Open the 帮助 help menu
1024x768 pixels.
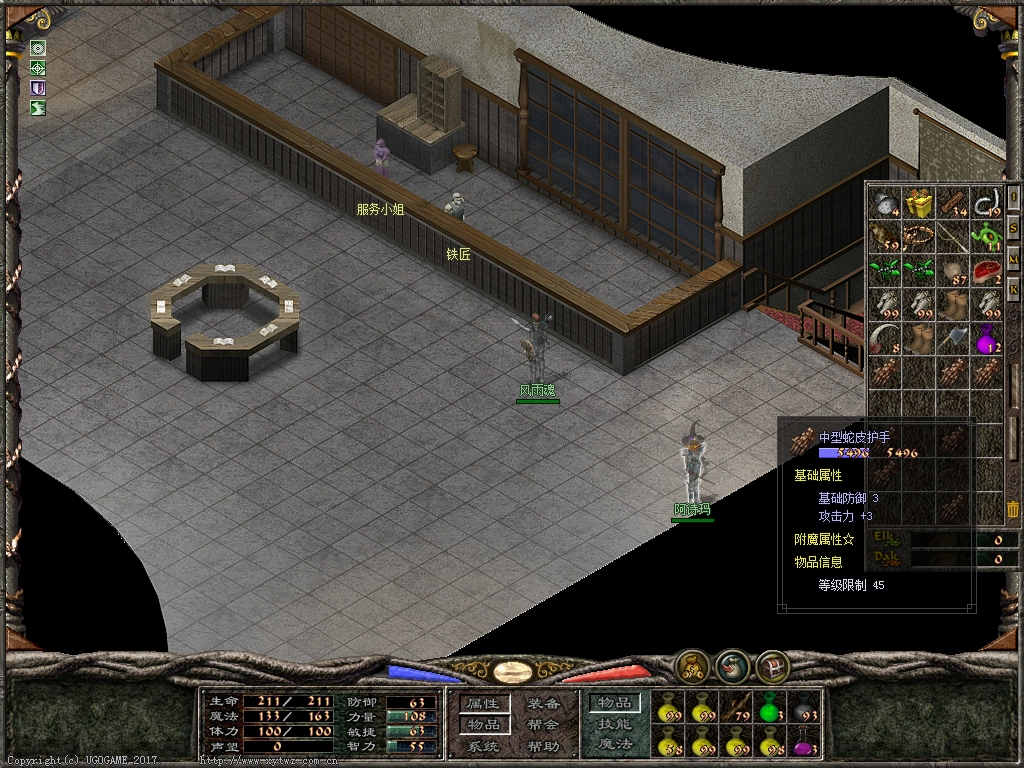pos(543,746)
